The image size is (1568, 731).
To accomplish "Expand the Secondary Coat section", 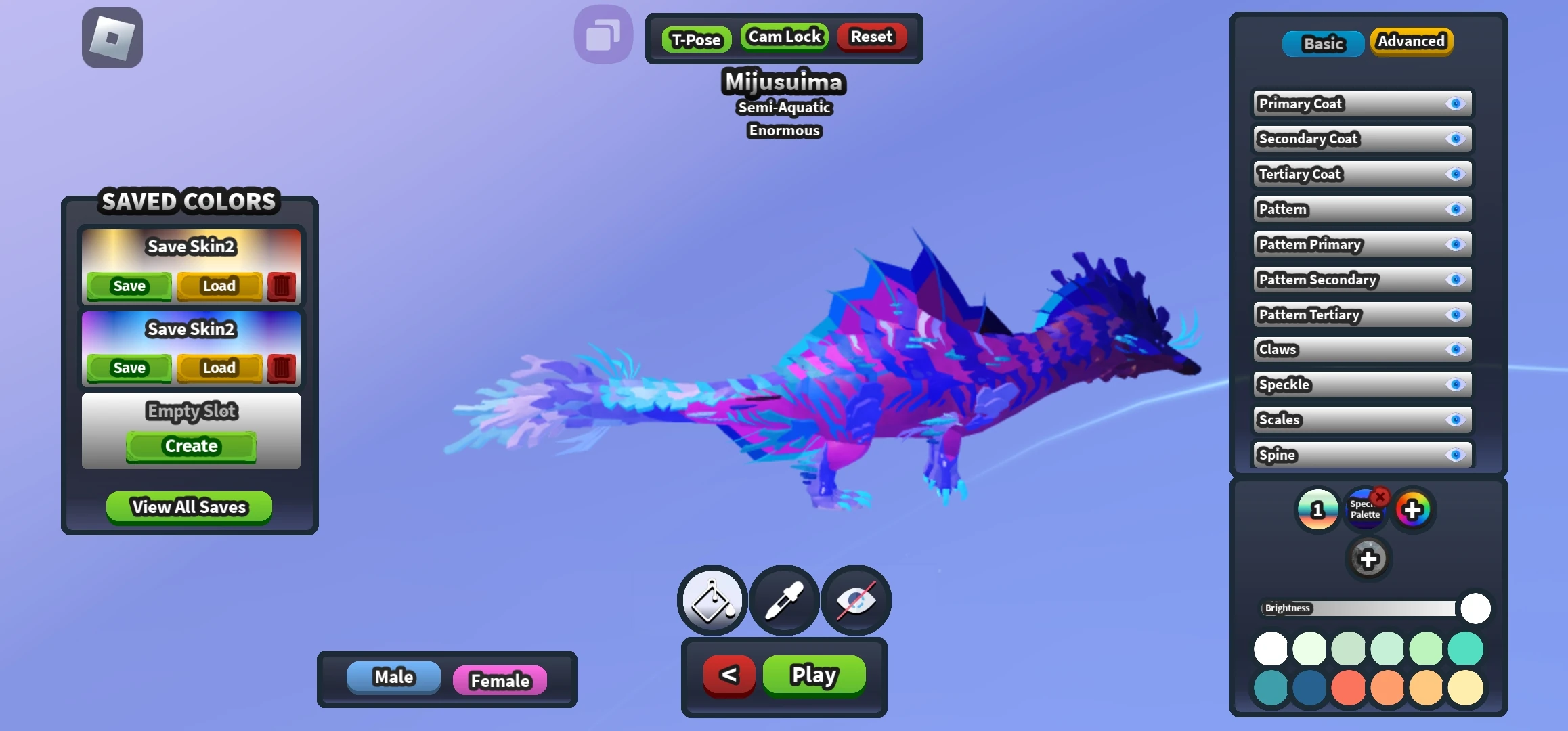I will (1327, 139).
